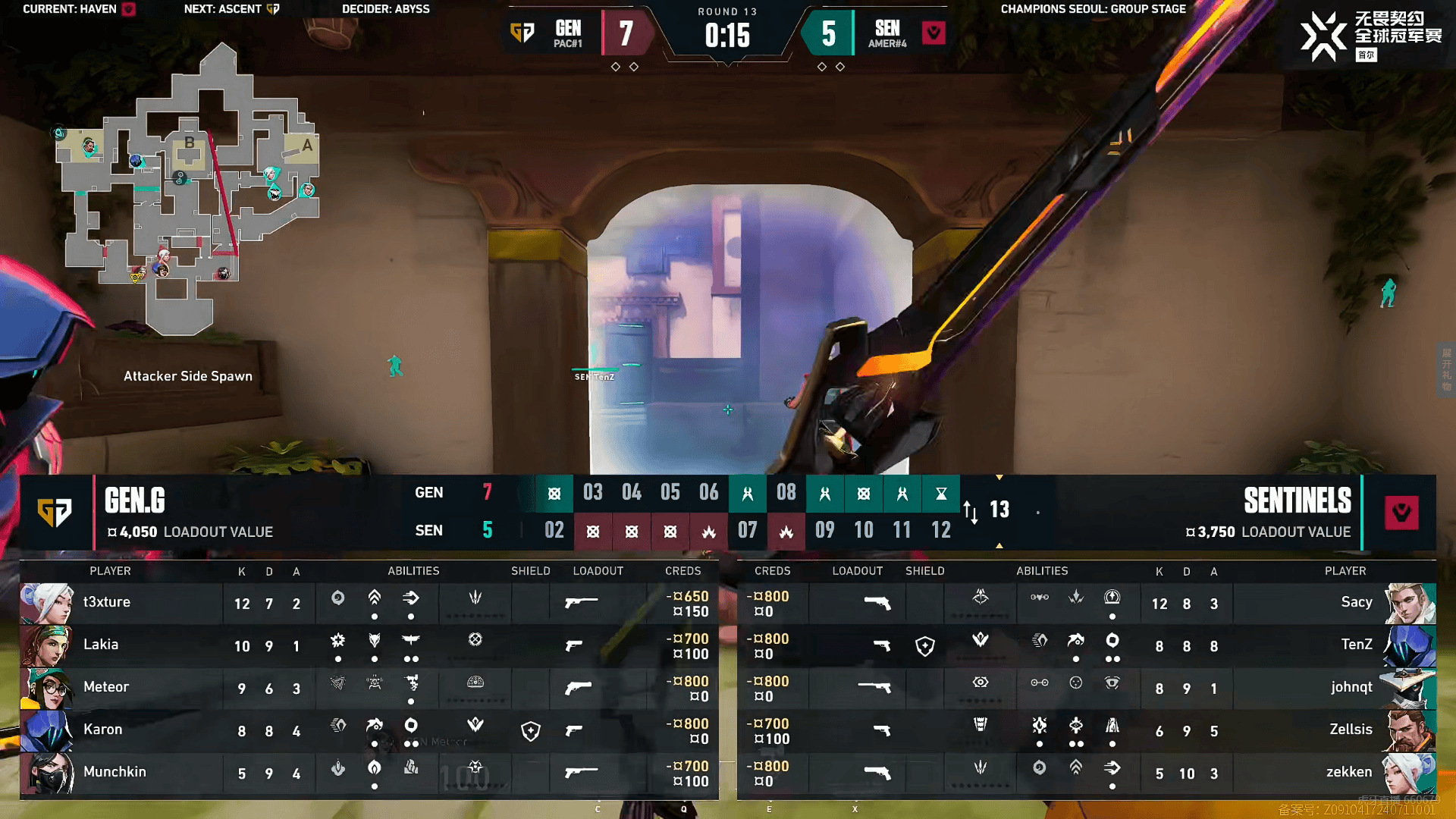This screenshot has width=1456, height=819.
Task: Select the round 13 indicator
Action: (999, 510)
